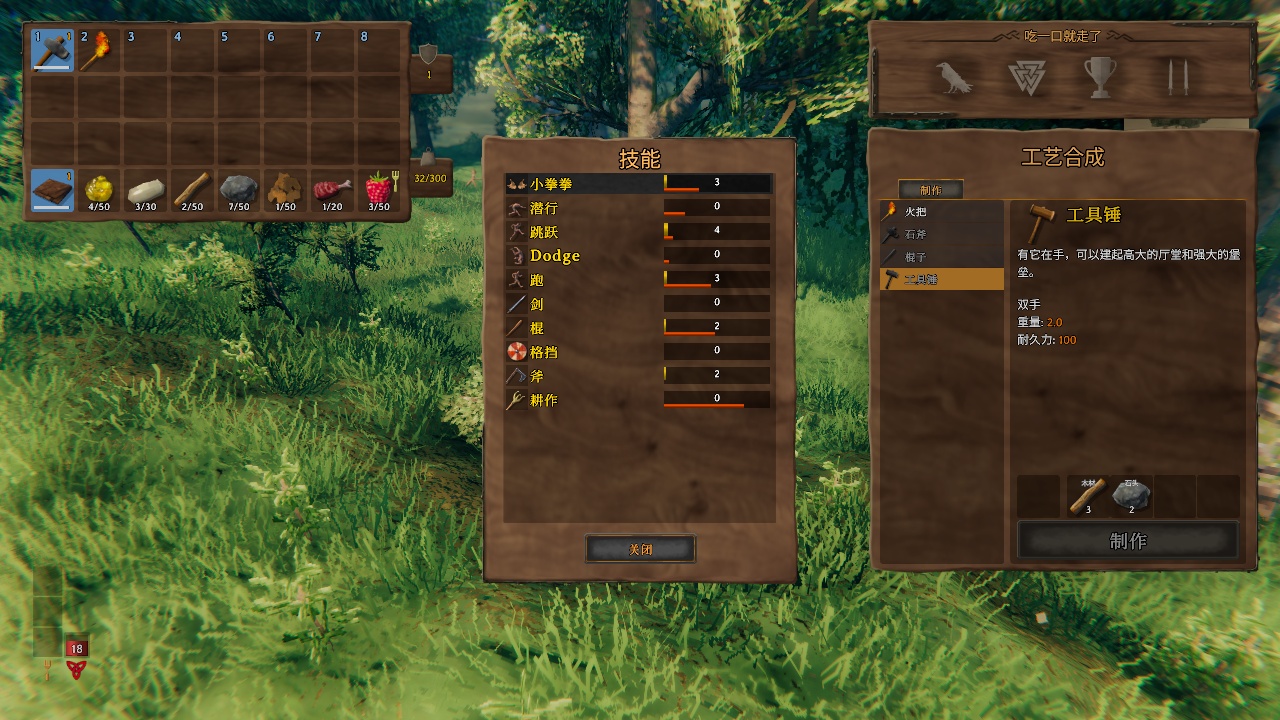Close the skills panel with 关闭 button
Viewport: 1280px width, 720px height.
coord(640,548)
